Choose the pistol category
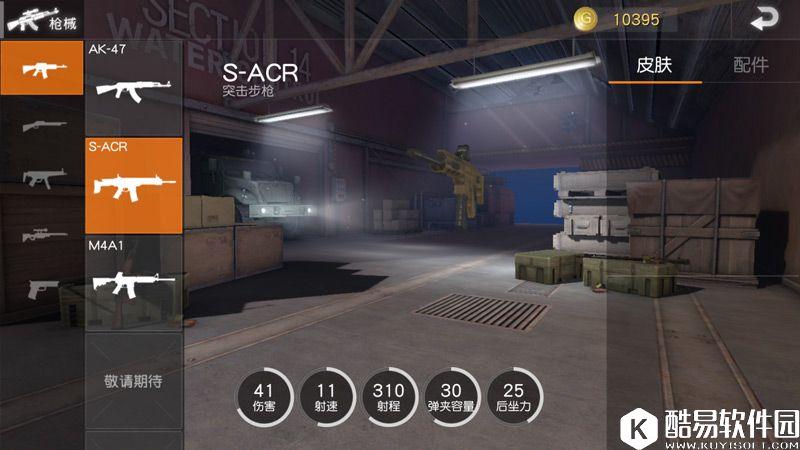The height and width of the screenshot is (450, 800). (x=42, y=288)
